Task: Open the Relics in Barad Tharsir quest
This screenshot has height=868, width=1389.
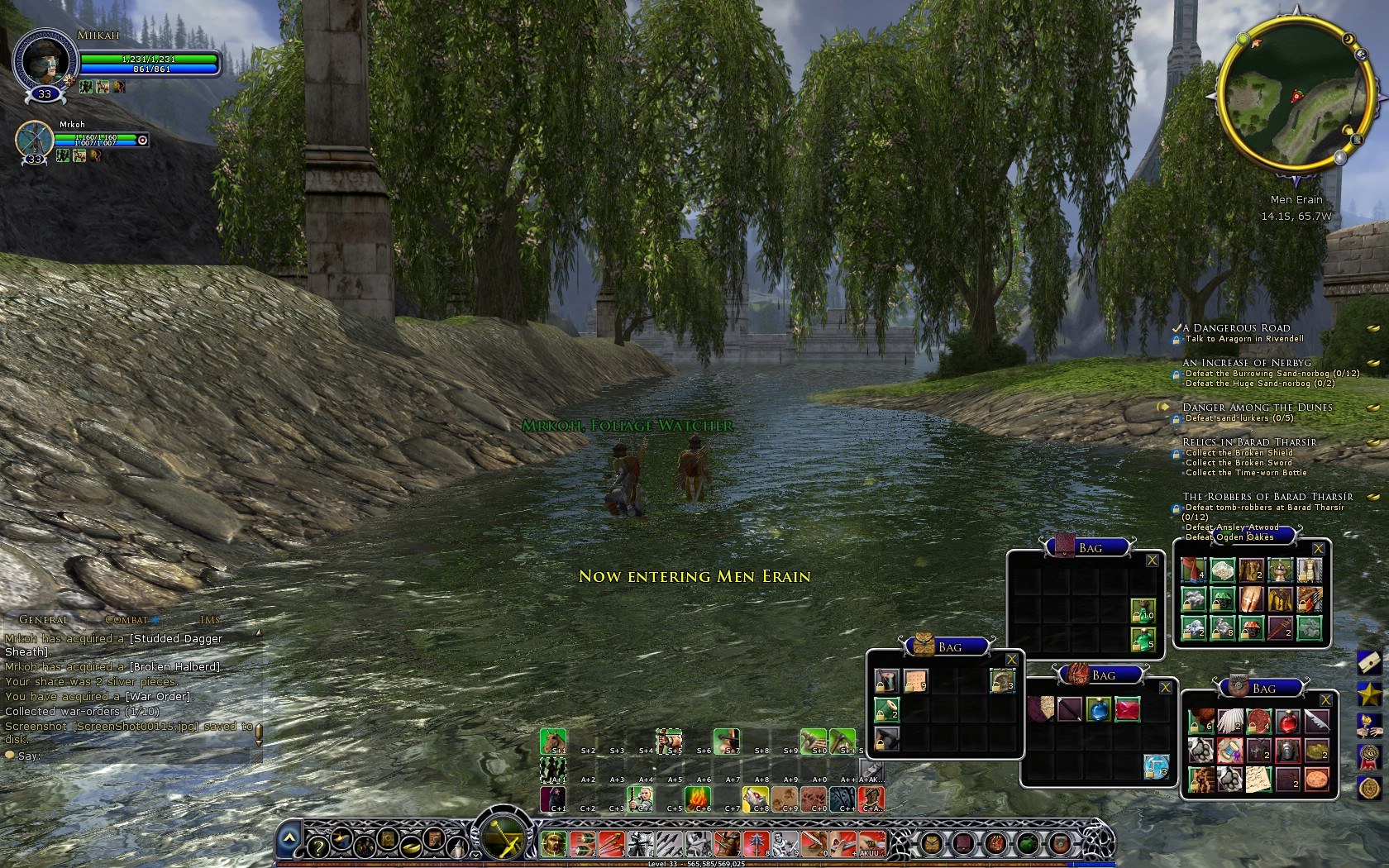Action: point(1248,442)
